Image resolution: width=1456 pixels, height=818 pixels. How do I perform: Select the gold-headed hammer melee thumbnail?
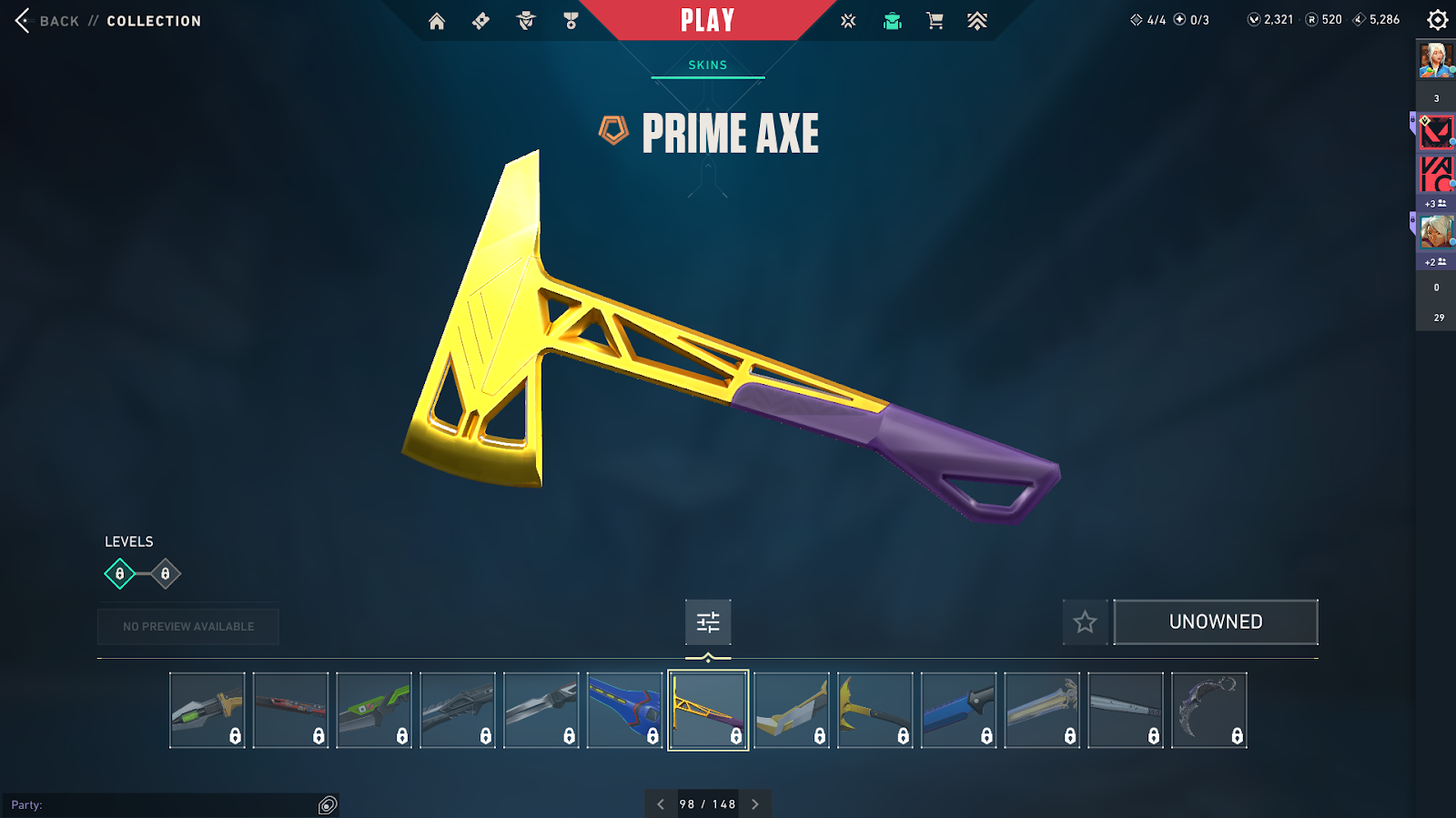coord(875,711)
